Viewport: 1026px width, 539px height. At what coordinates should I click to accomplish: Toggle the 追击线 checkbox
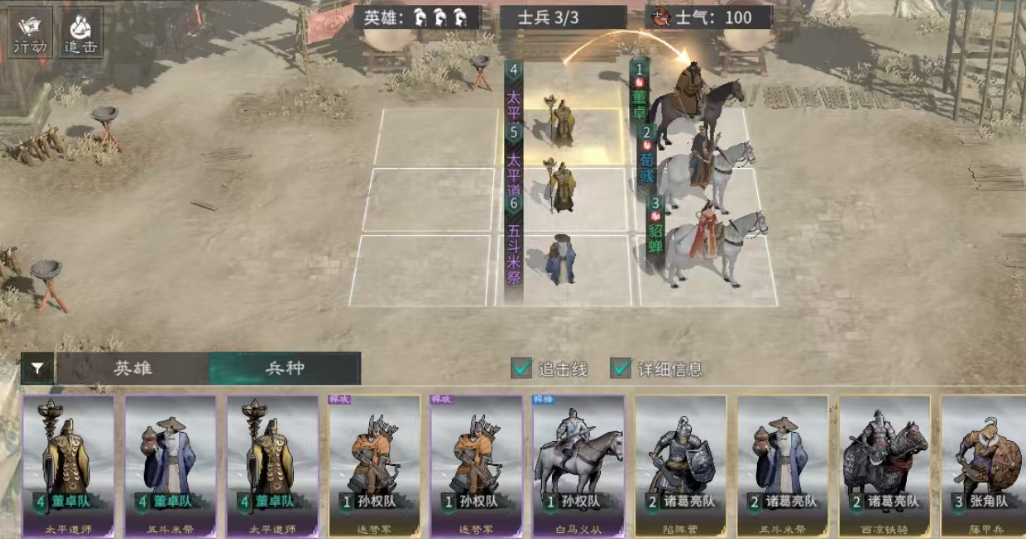pos(522,369)
